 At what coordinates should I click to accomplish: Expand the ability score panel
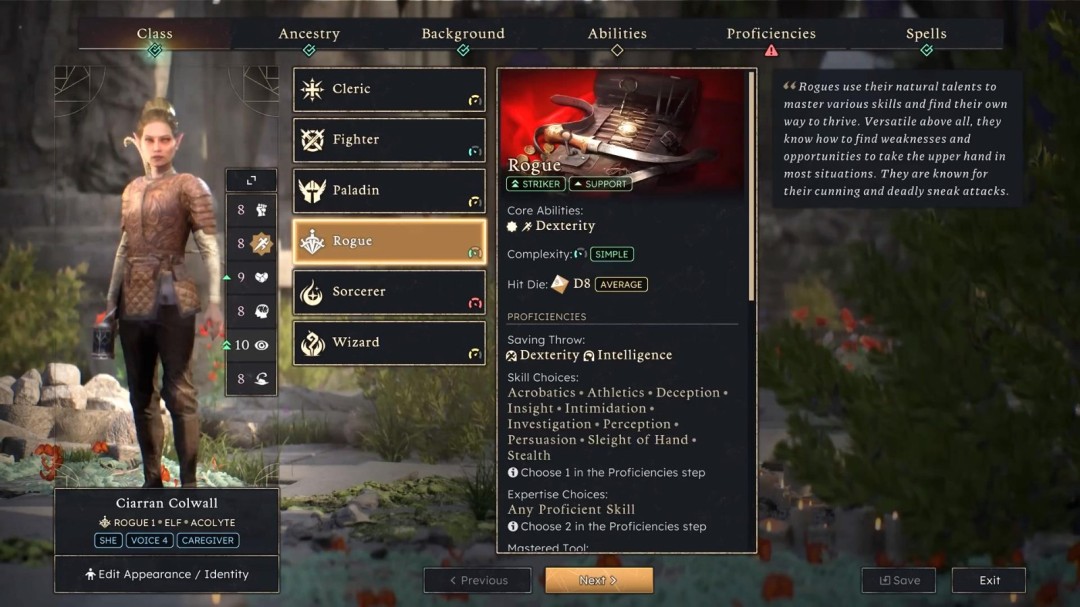(x=251, y=180)
